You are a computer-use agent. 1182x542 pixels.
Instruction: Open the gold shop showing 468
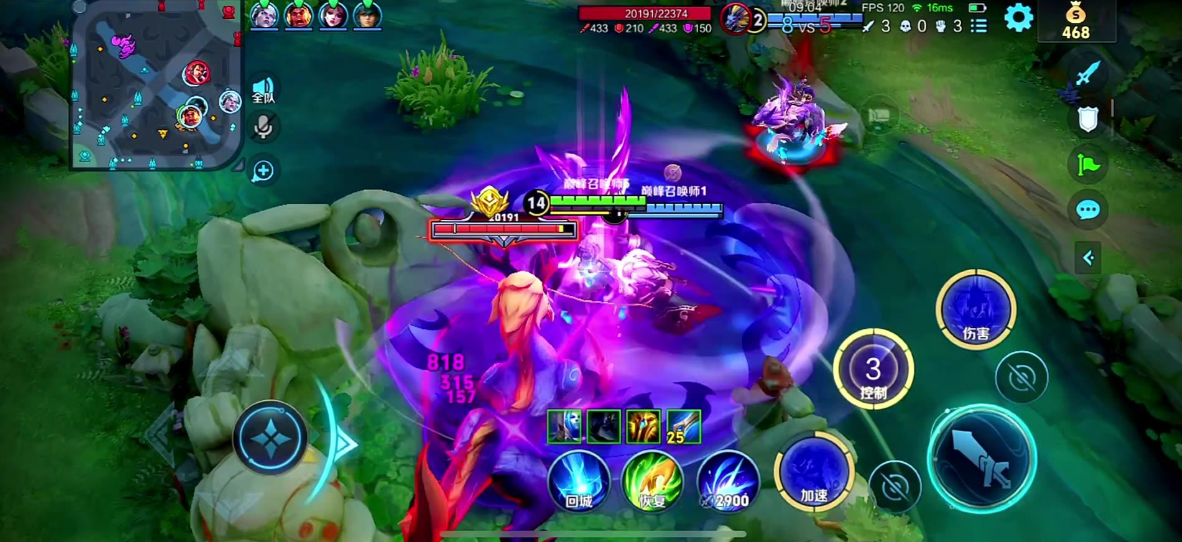tap(1075, 21)
